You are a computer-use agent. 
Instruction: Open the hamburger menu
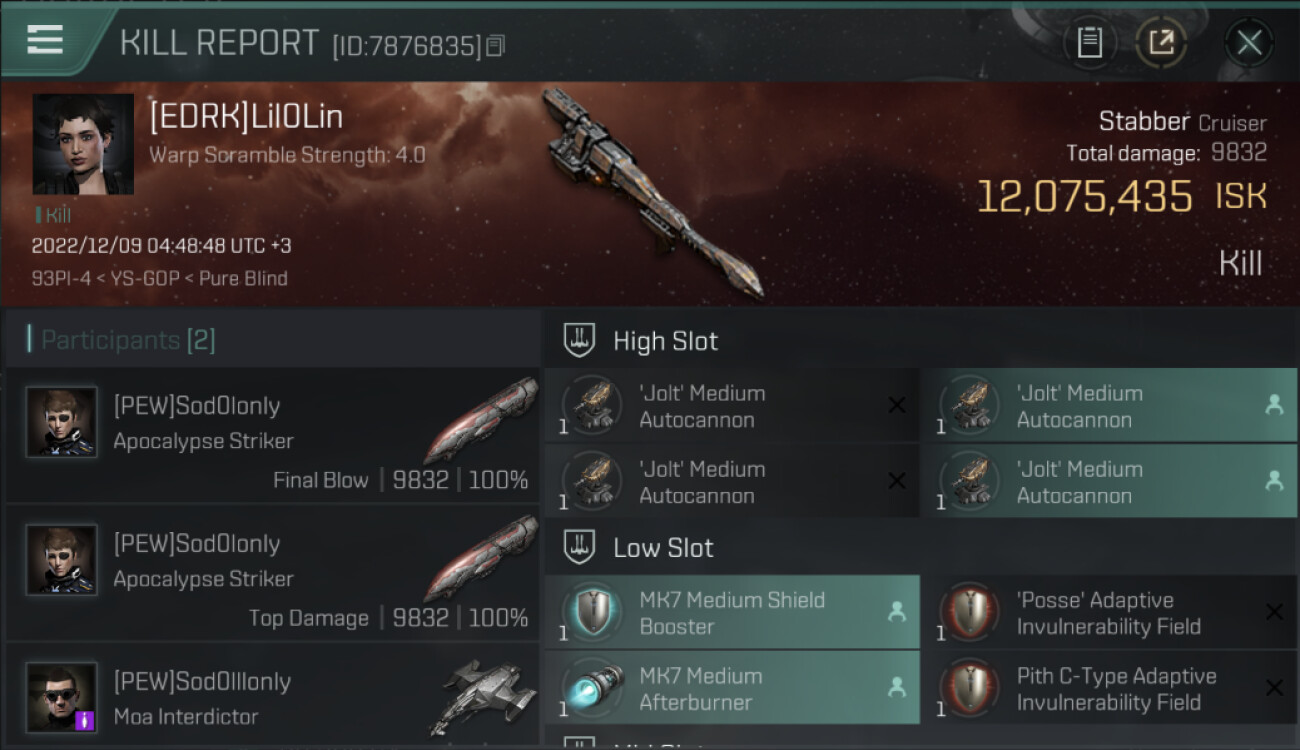pos(45,41)
